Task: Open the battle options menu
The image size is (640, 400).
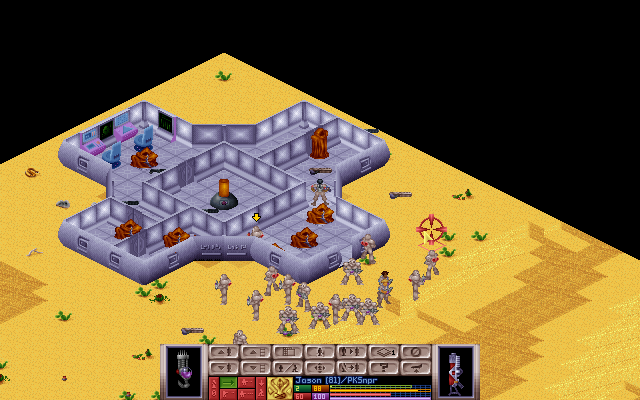Action: tap(382, 367)
